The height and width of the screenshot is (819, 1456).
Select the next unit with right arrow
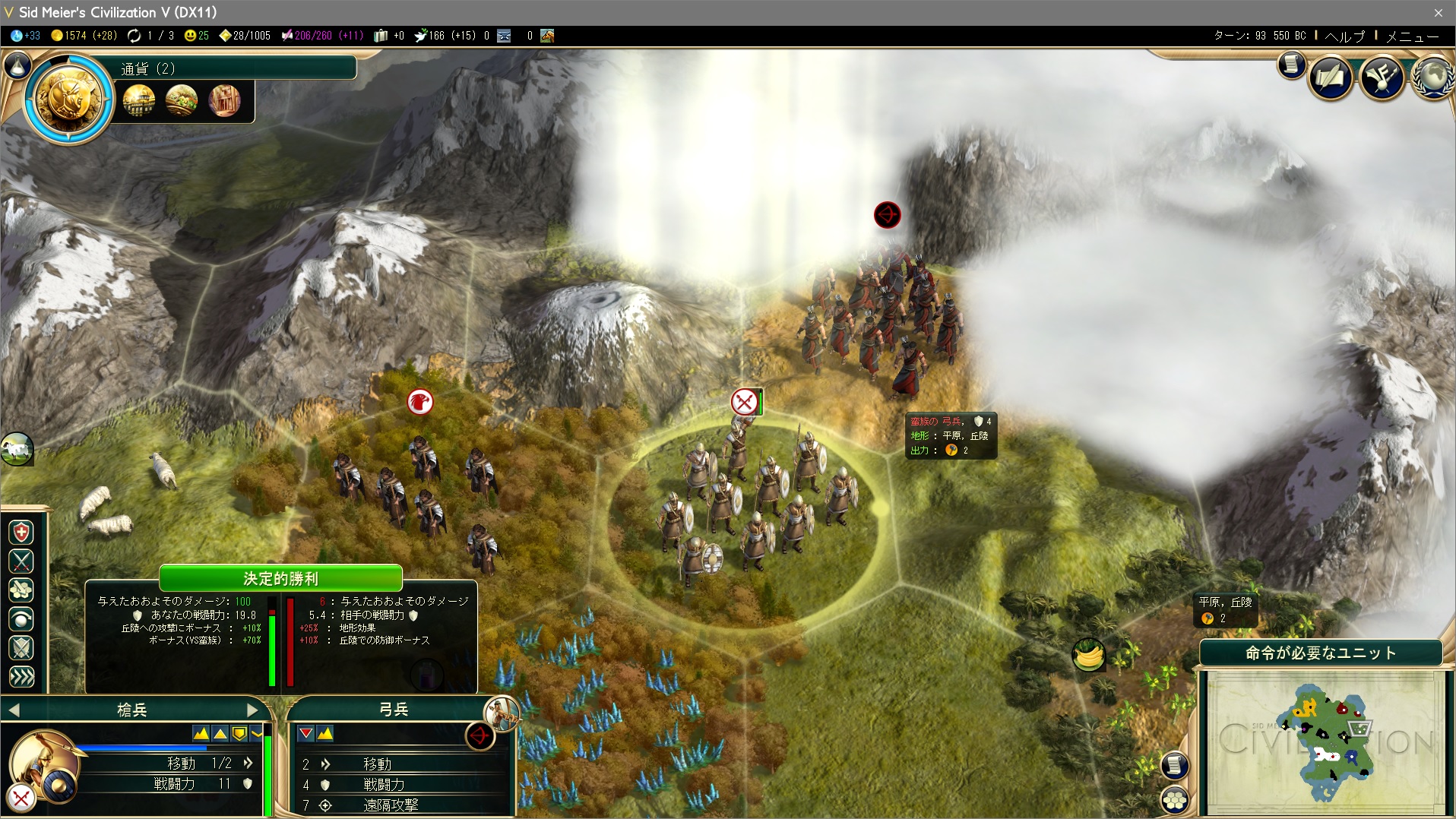253,710
